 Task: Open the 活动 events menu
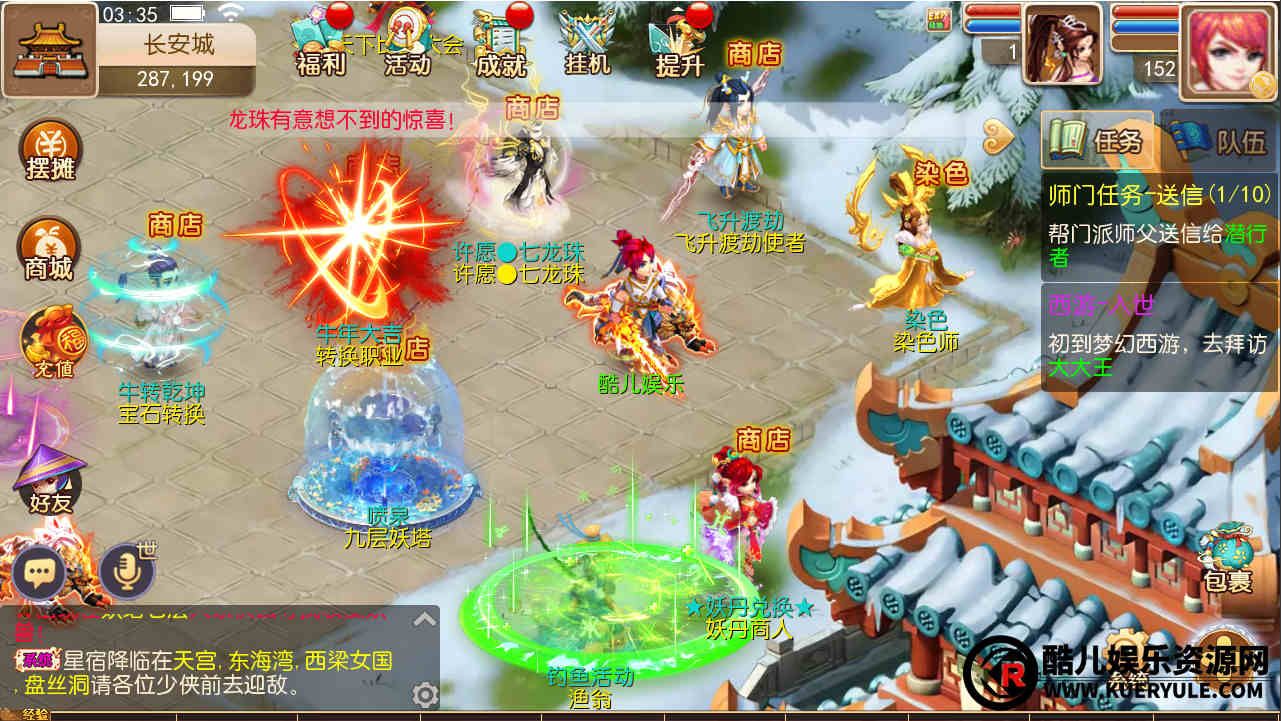[x=408, y=44]
